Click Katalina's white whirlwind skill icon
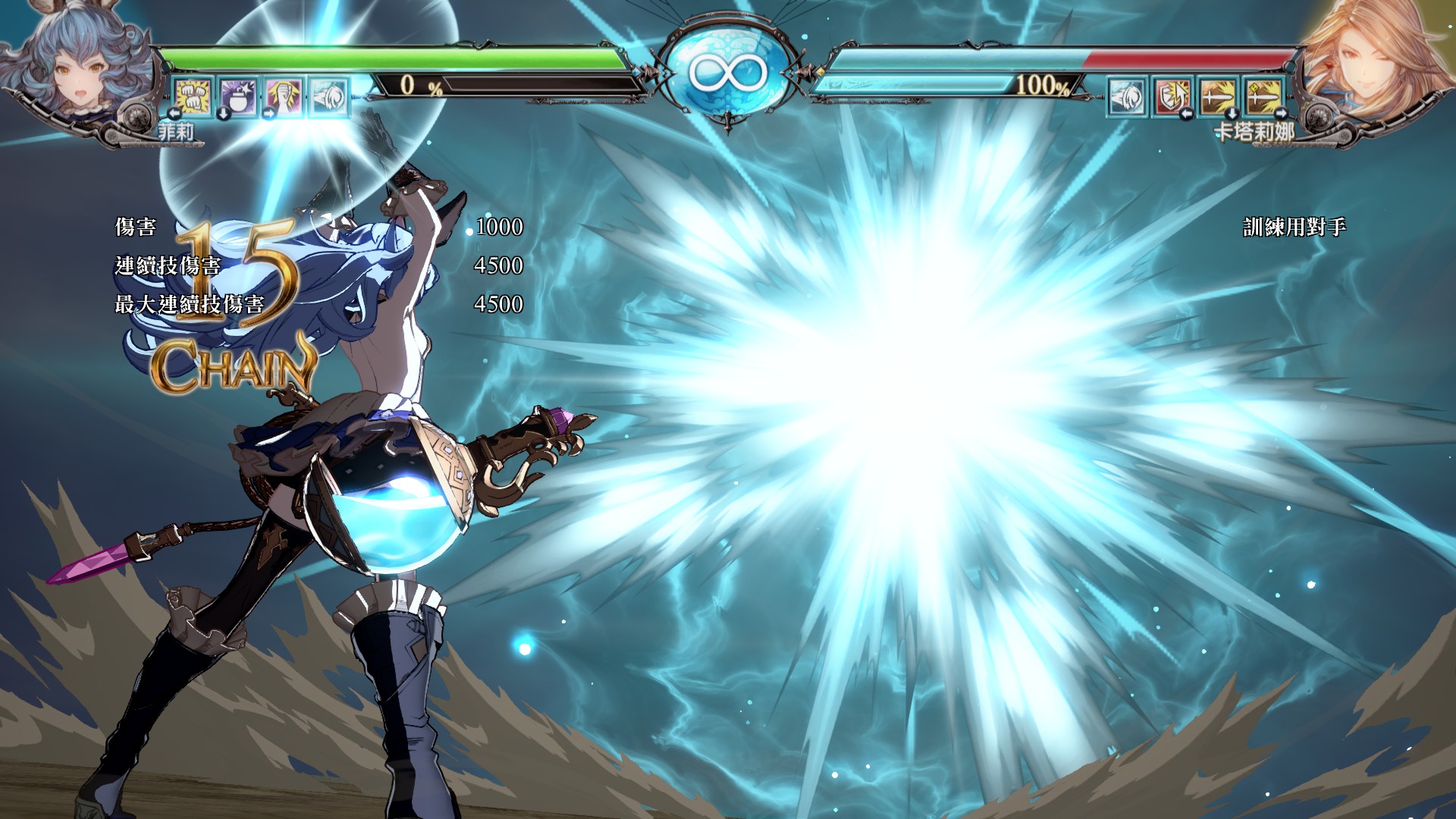The image size is (1456, 819). (x=1127, y=97)
